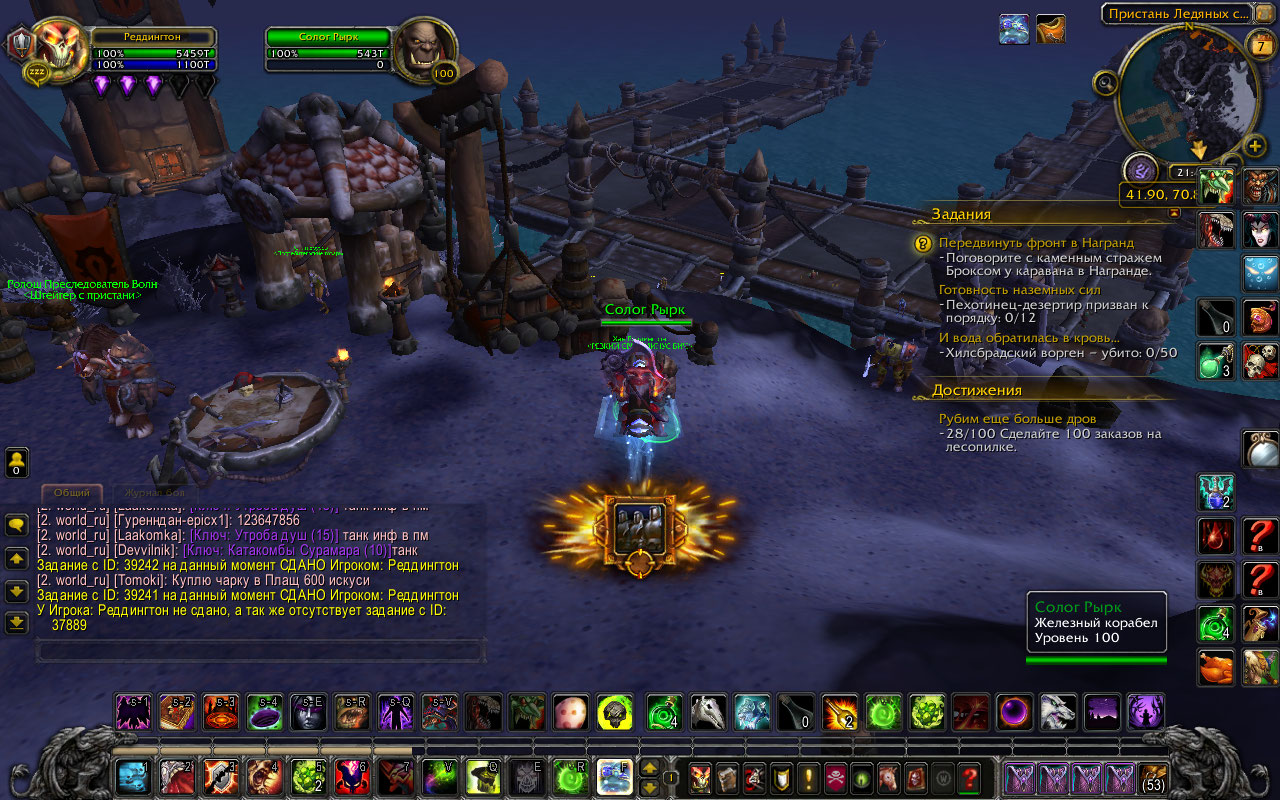Screen dimensions: 1280x800
Task: Click the action bar page up arrow
Action: pos(649,769)
